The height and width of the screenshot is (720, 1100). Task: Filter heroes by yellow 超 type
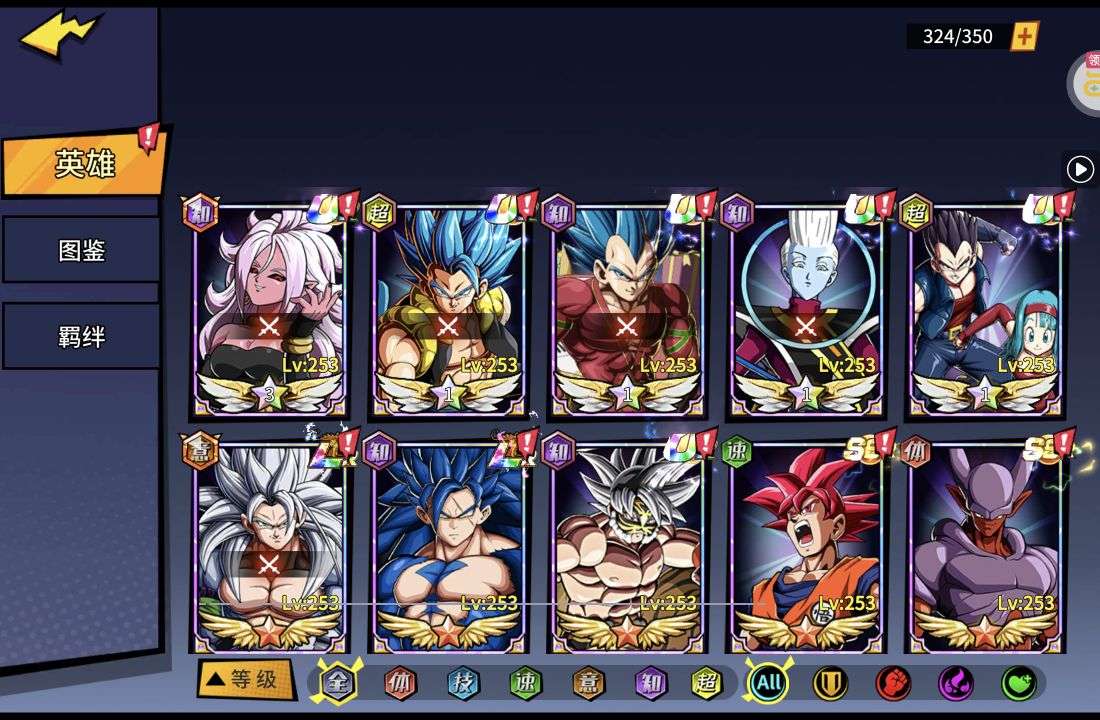pos(707,683)
